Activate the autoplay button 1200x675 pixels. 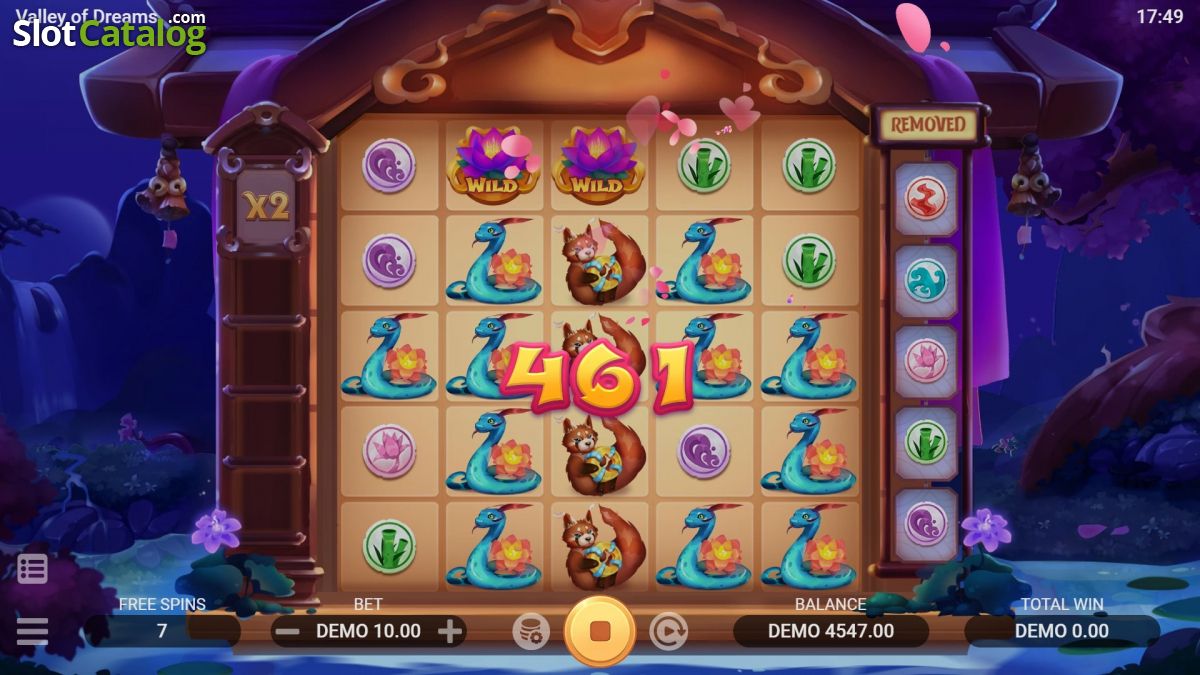click(668, 631)
